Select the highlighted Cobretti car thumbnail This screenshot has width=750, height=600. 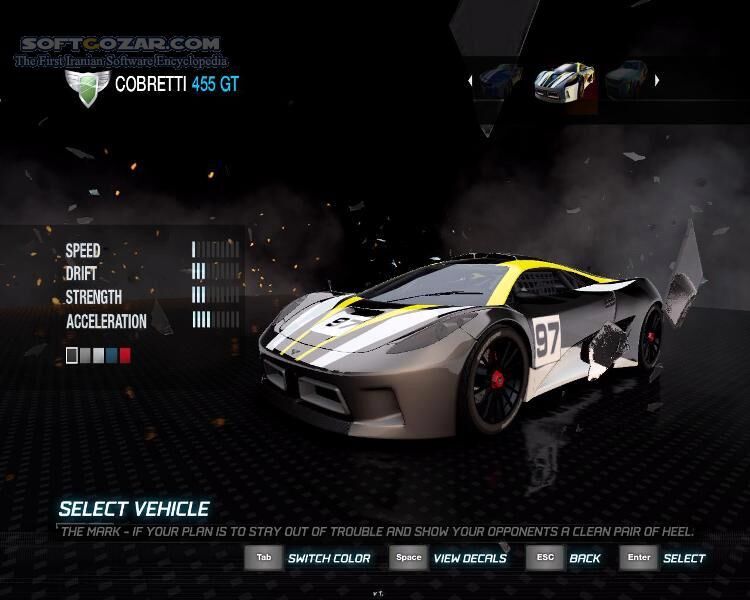tap(564, 80)
